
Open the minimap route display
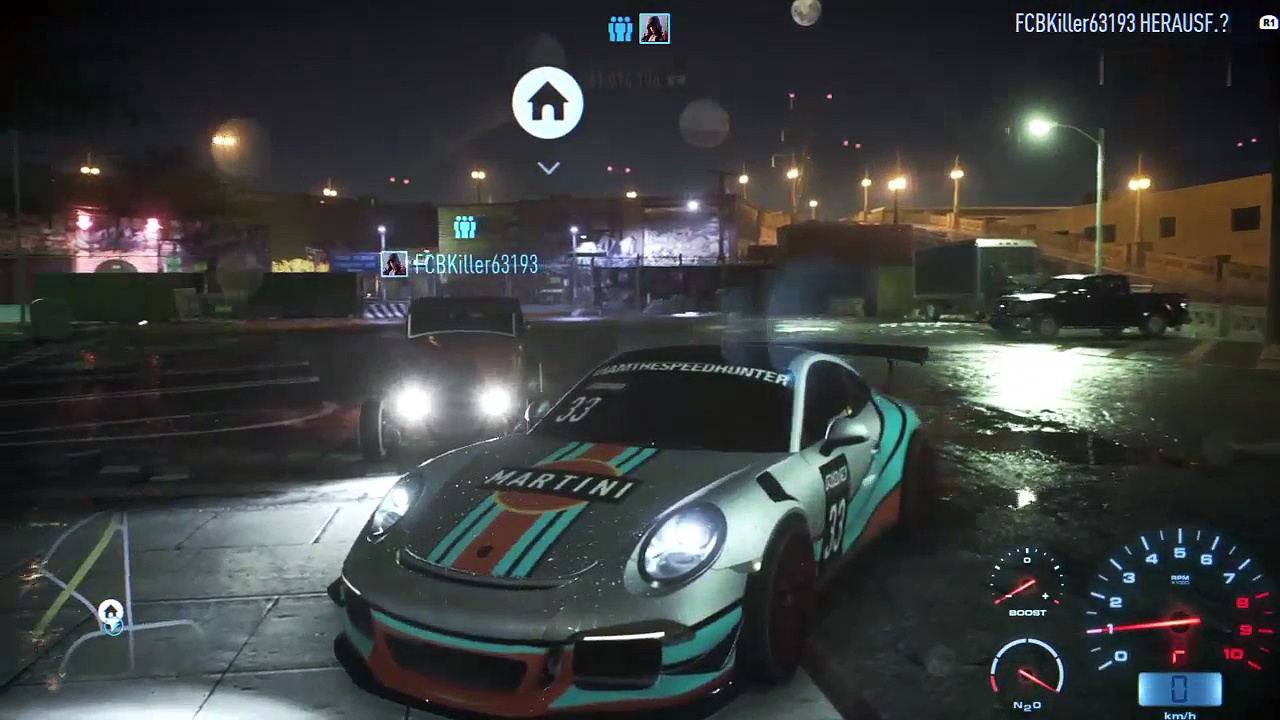pyautogui.click(x=90, y=590)
